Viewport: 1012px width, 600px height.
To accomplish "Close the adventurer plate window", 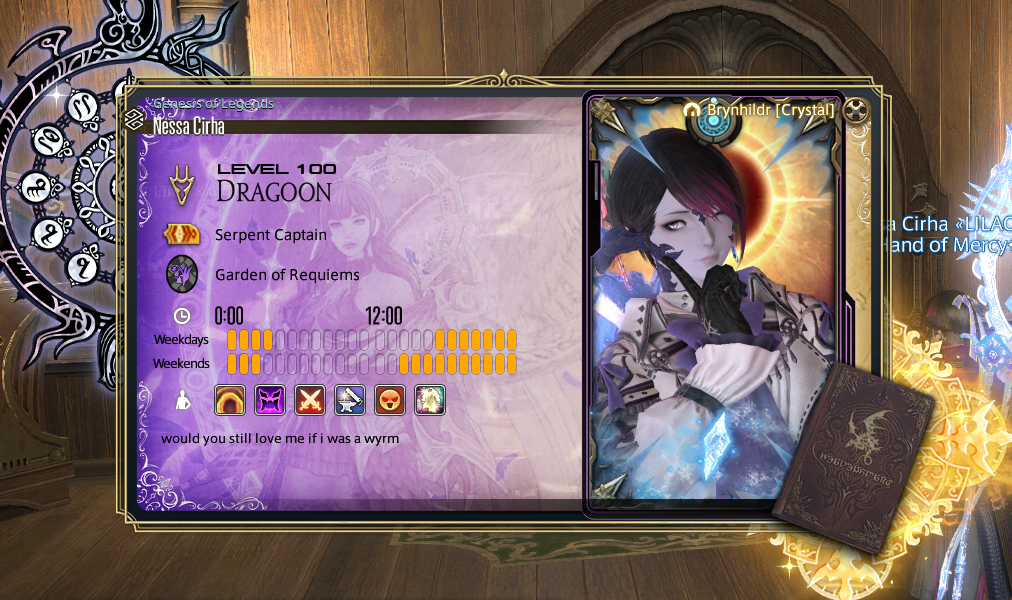I will click(854, 110).
